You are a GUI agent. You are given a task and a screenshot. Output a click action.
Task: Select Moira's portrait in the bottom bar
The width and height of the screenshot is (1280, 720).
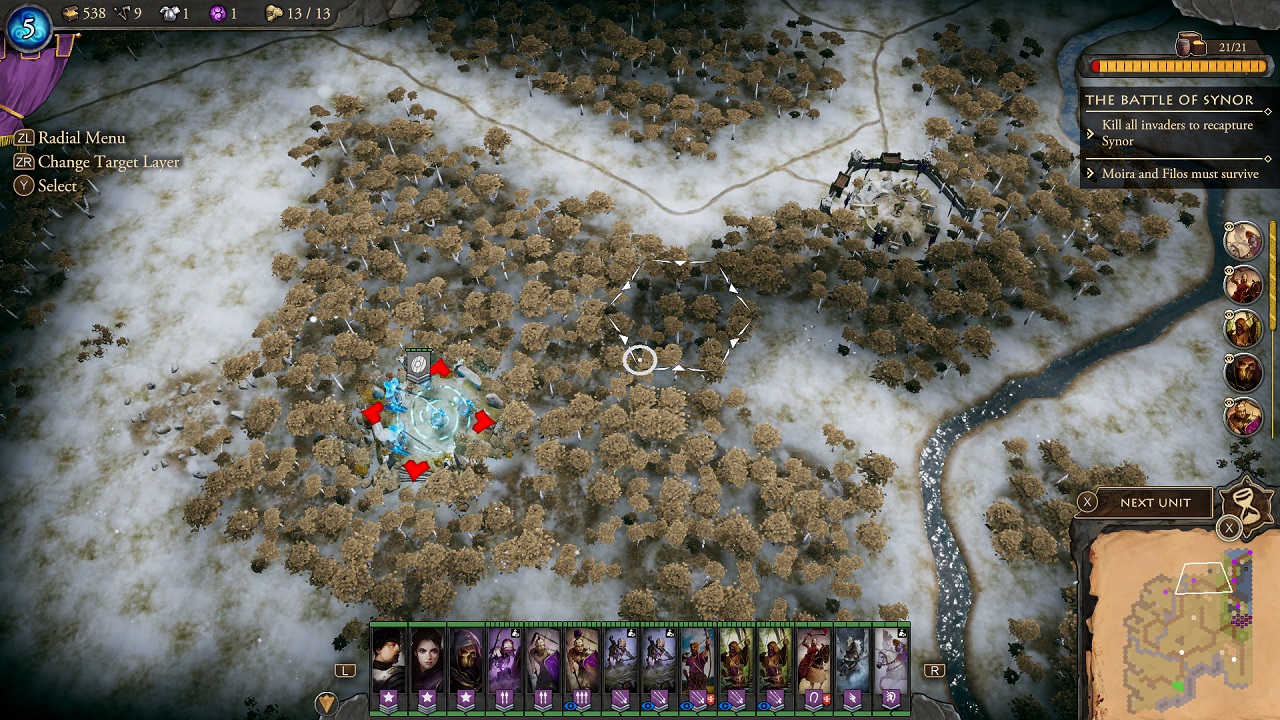428,660
